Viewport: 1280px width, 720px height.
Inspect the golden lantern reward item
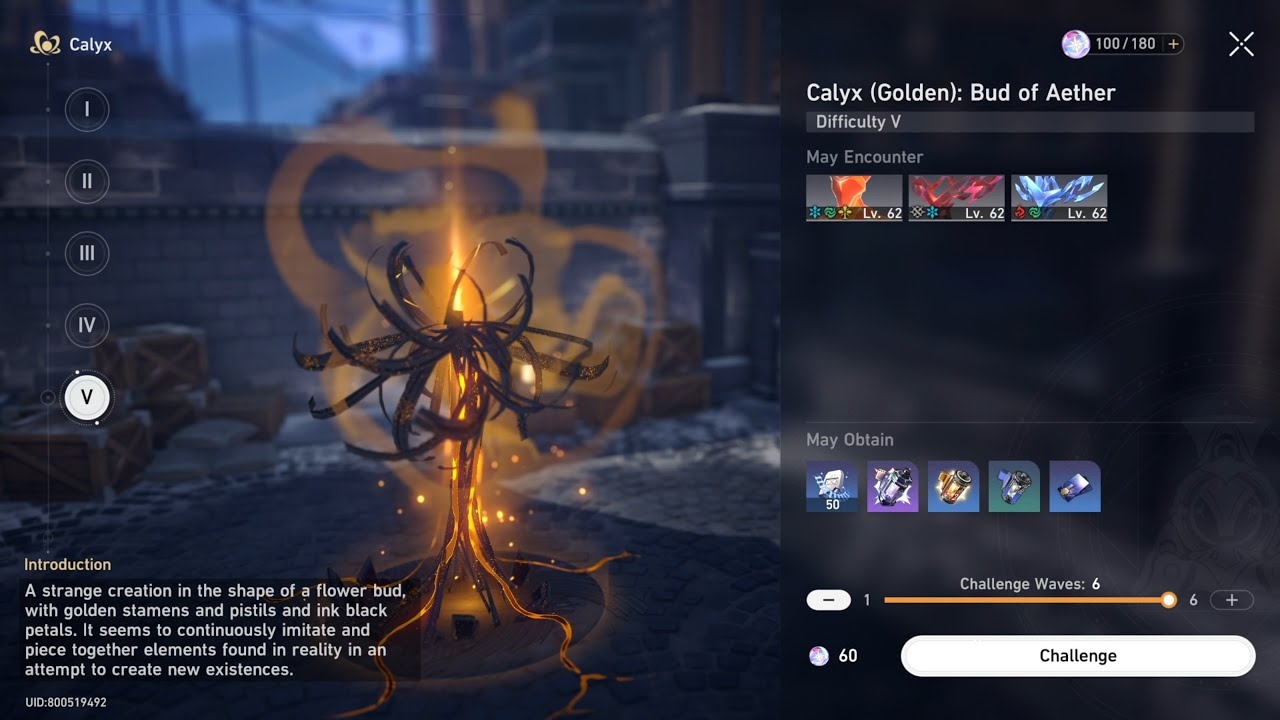(x=953, y=487)
